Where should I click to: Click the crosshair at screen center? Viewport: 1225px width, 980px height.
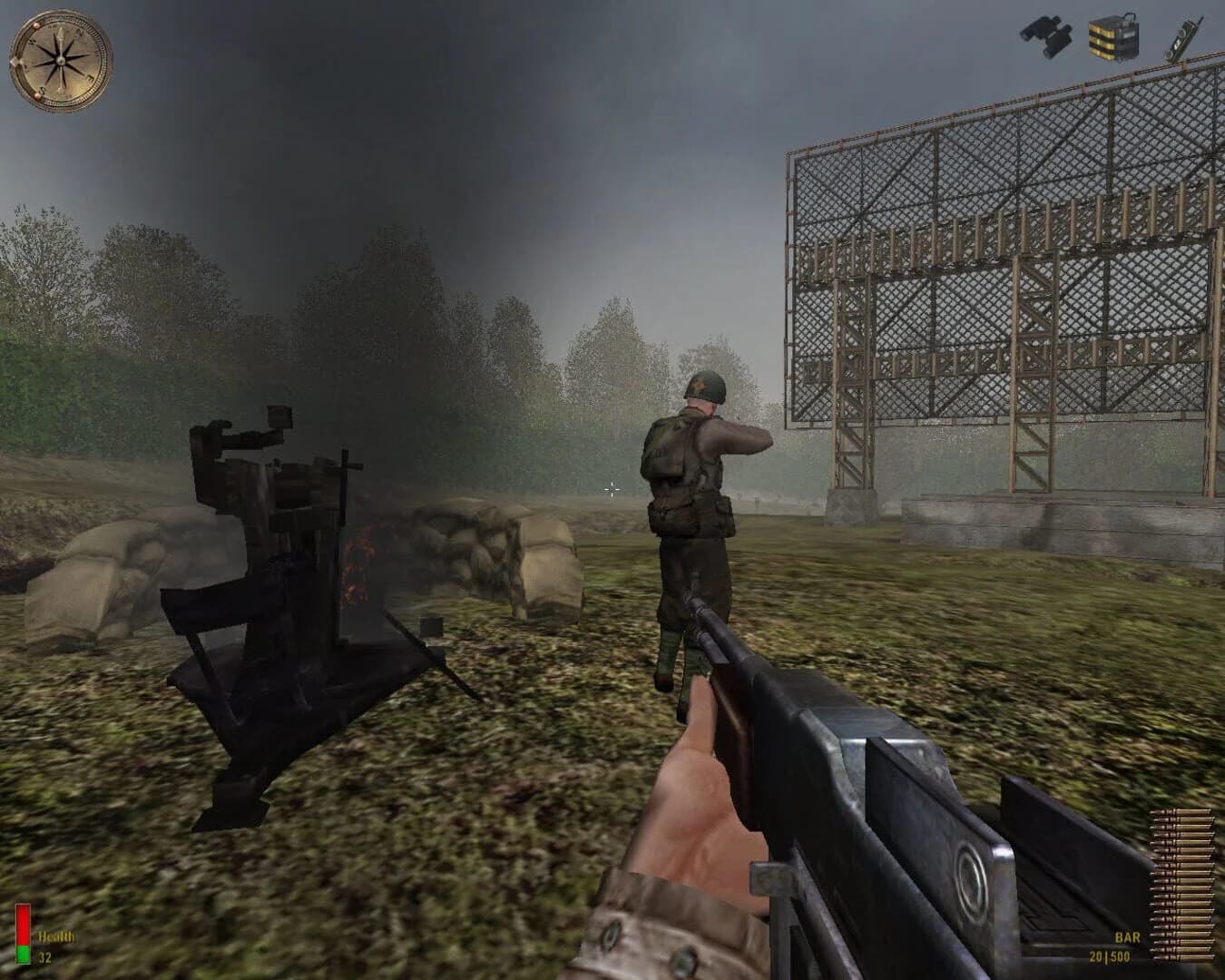tap(612, 490)
